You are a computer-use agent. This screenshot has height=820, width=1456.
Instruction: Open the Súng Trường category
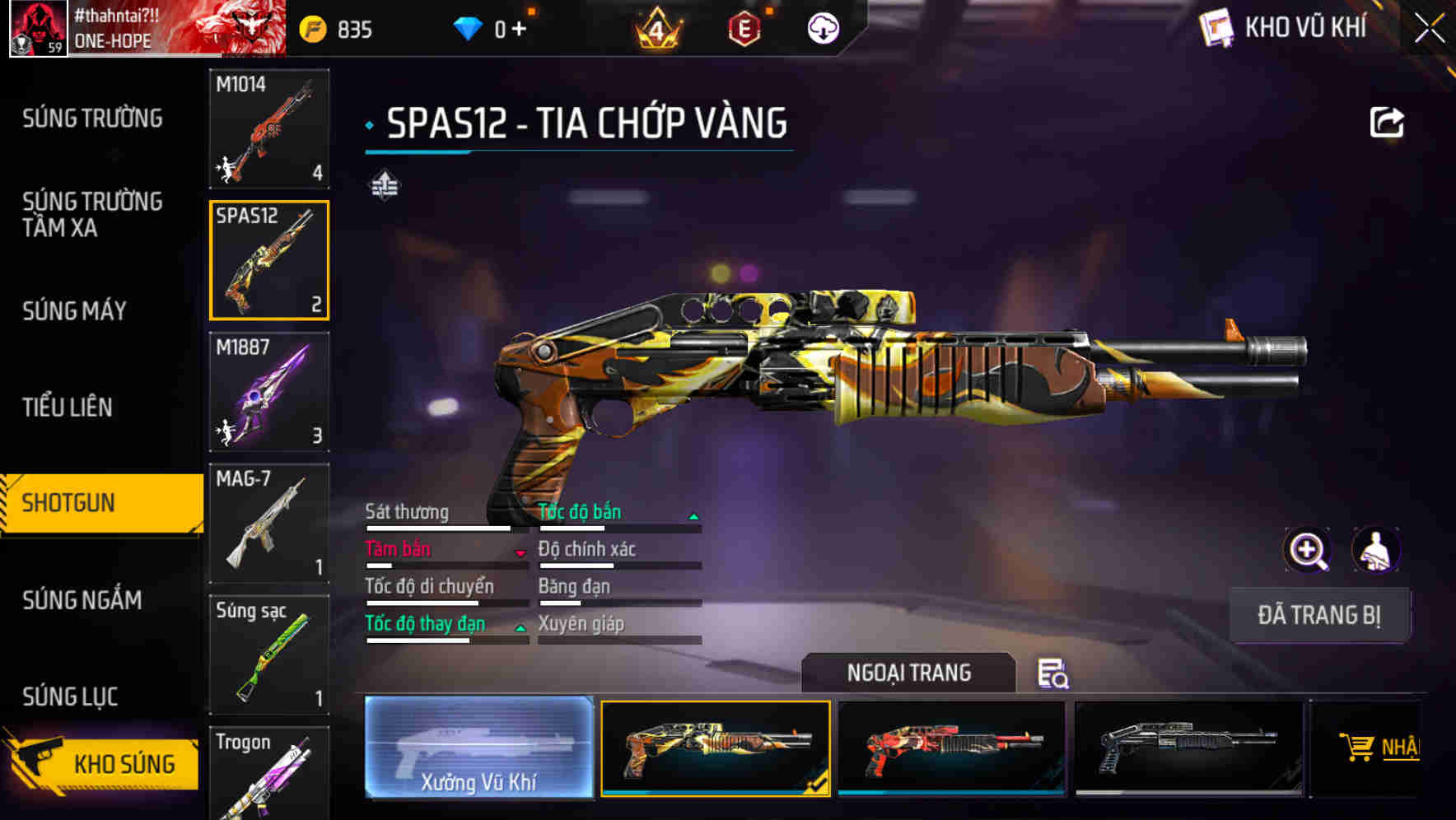click(92, 119)
